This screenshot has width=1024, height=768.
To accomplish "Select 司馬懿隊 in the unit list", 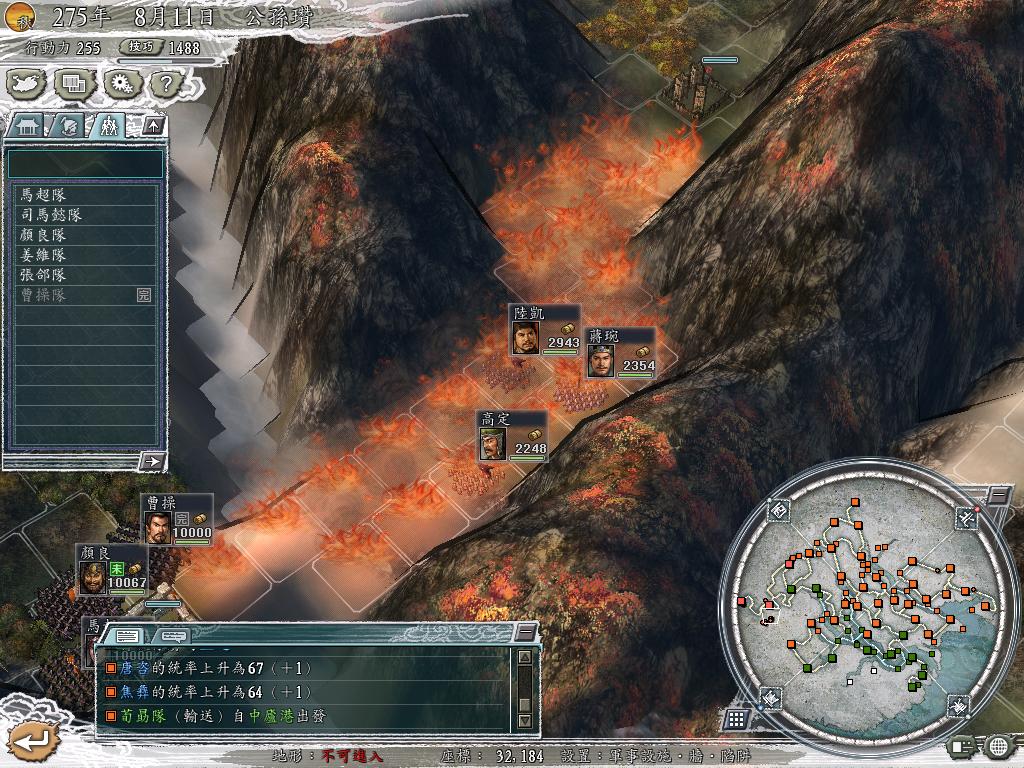I will coord(85,215).
